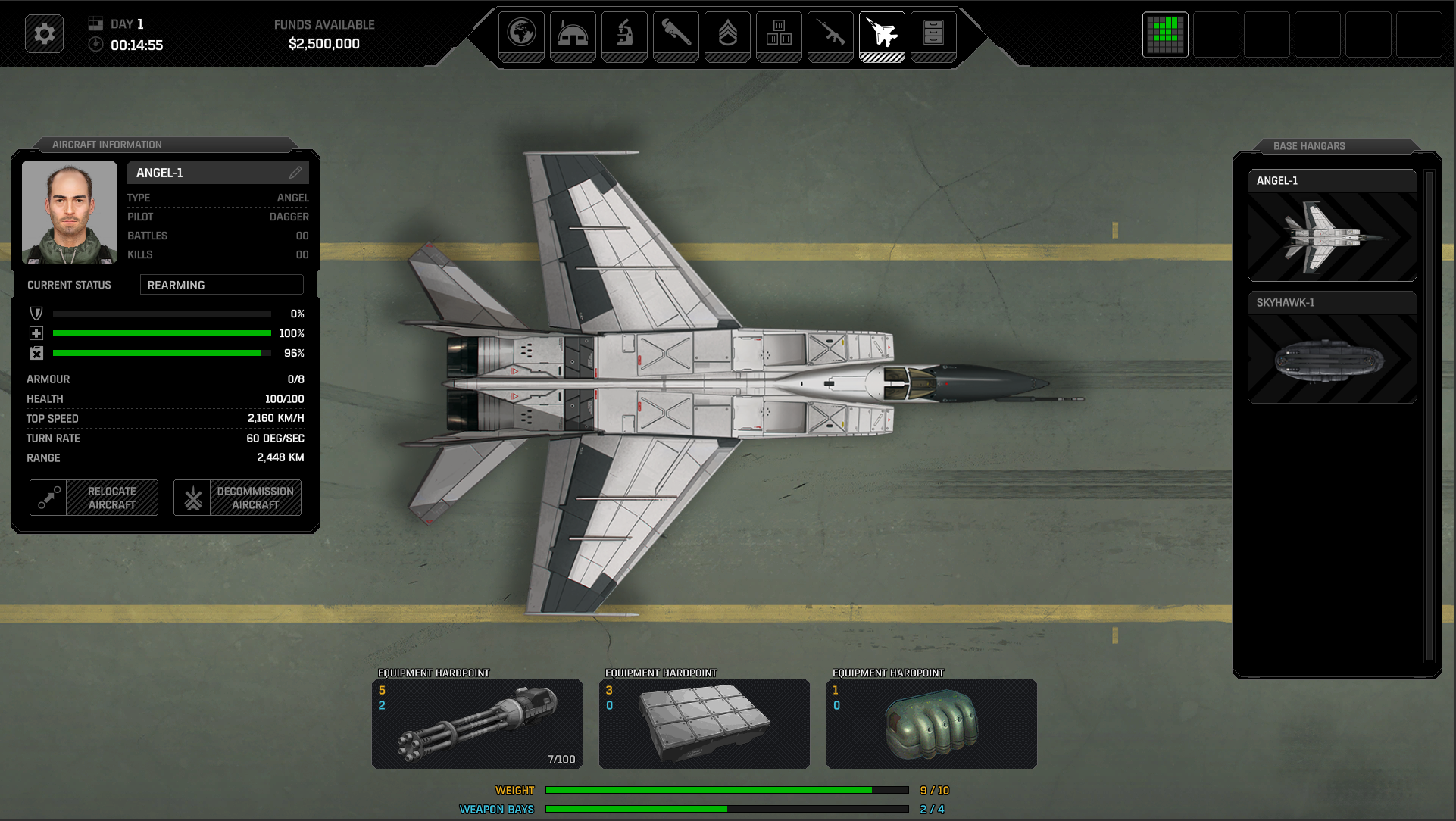The width and height of the screenshot is (1456, 821).
Task: Select the supply crates storage icon
Action: pos(779,35)
